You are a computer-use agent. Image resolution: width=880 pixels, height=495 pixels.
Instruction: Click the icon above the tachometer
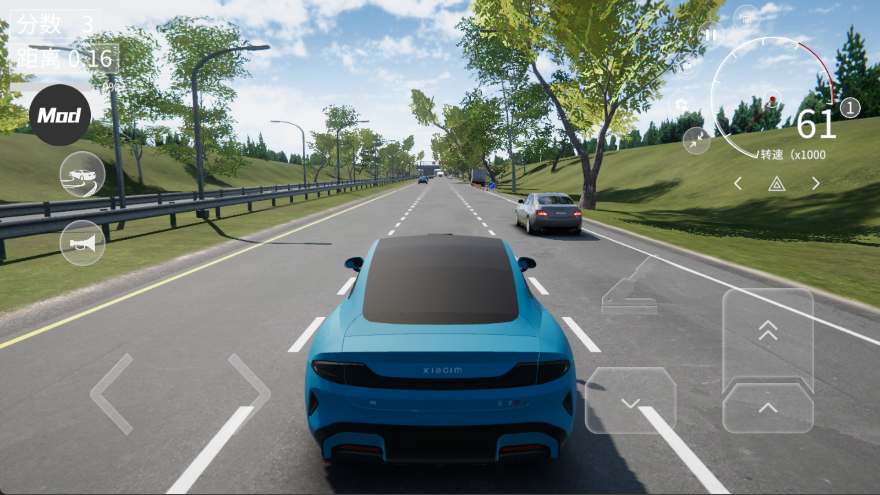746,16
